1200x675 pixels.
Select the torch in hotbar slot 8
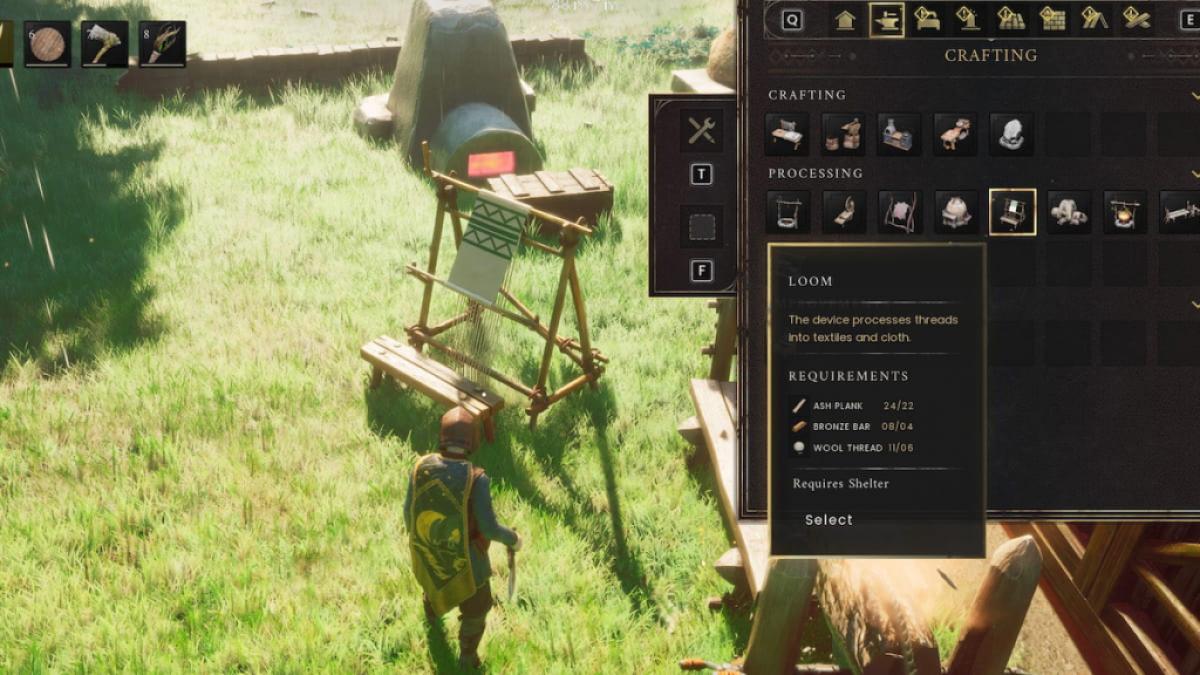pyautogui.click(x=162, y=44)
